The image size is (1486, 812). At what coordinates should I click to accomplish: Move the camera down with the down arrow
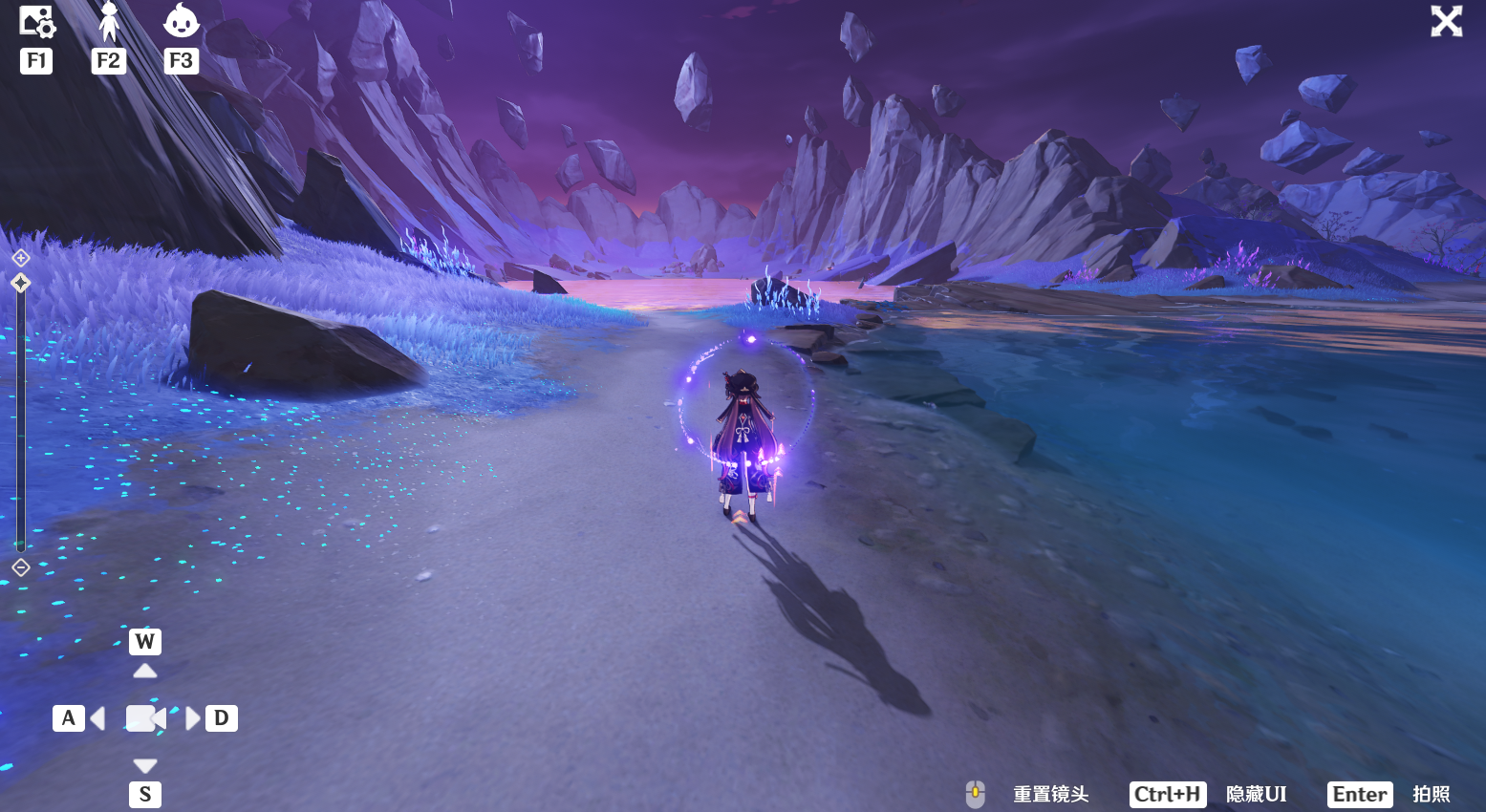point(145,765)
